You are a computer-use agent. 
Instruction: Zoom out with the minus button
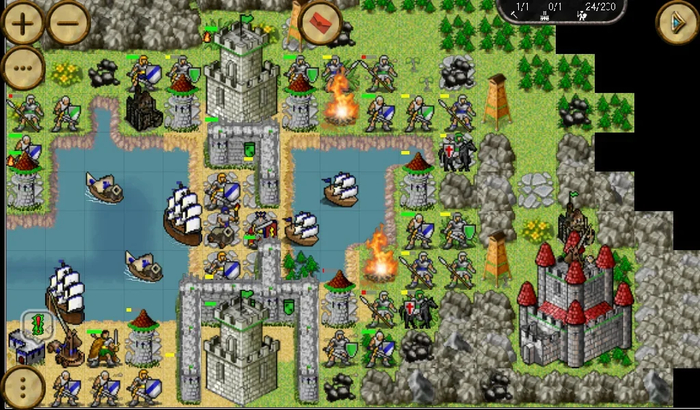tap(68, 22)
